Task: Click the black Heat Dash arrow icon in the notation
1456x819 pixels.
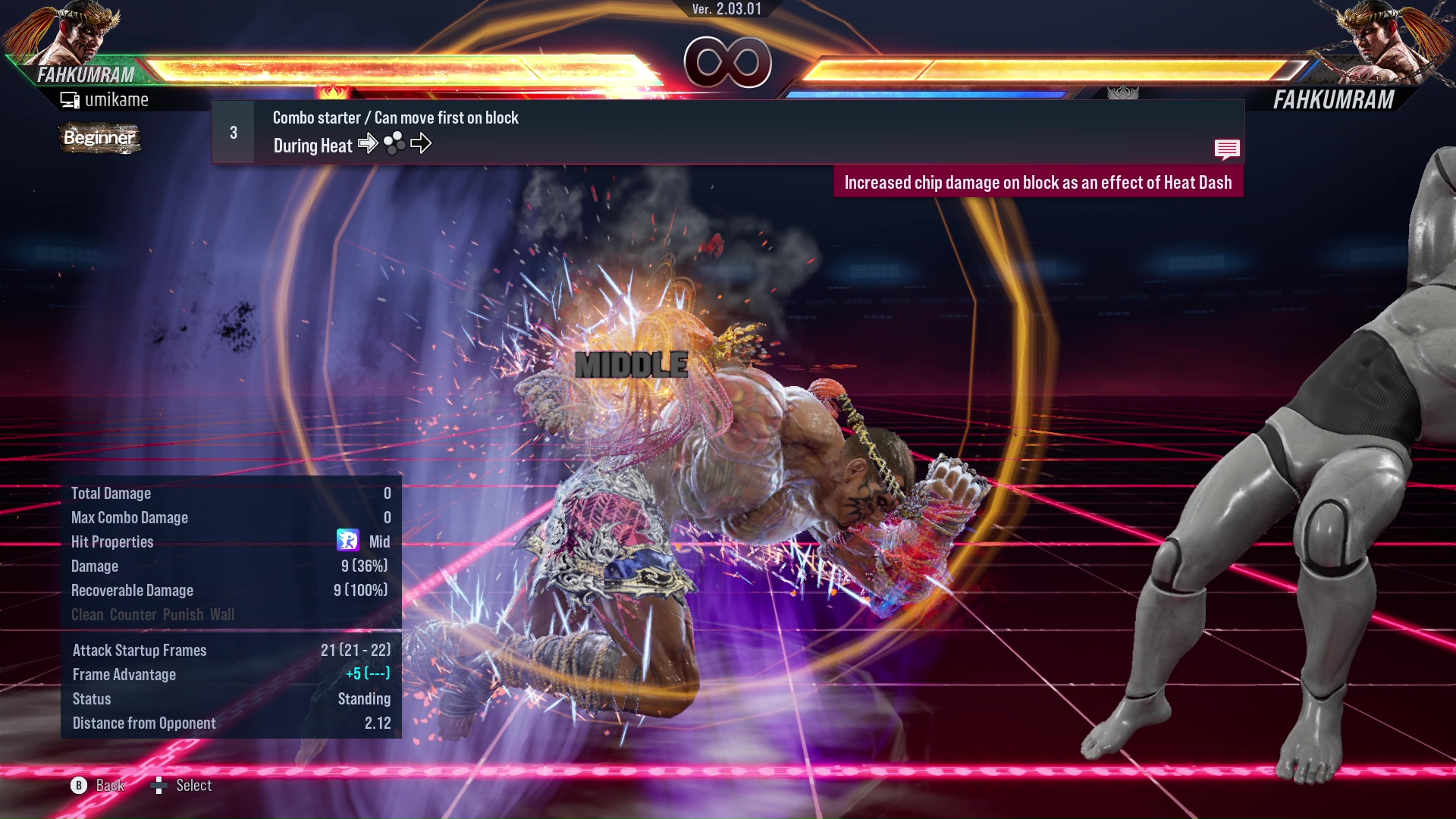Action: (422, 143)
